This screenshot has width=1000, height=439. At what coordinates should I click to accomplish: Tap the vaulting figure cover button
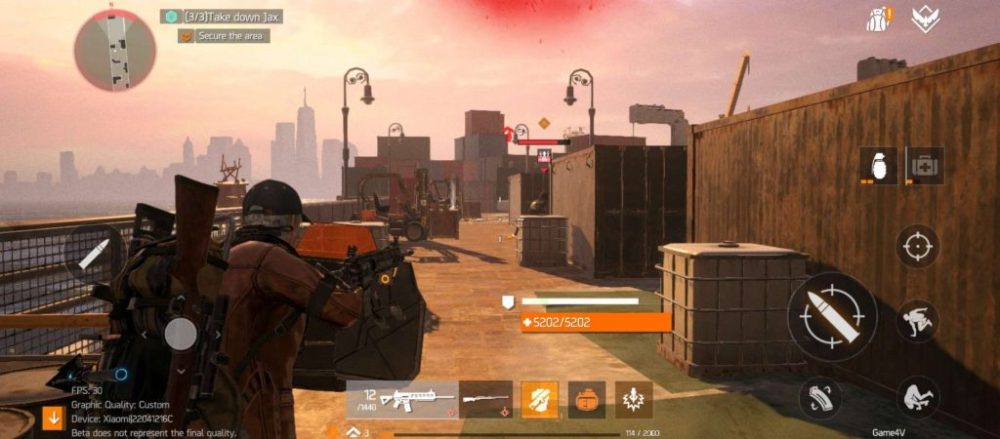click(916, 321)
